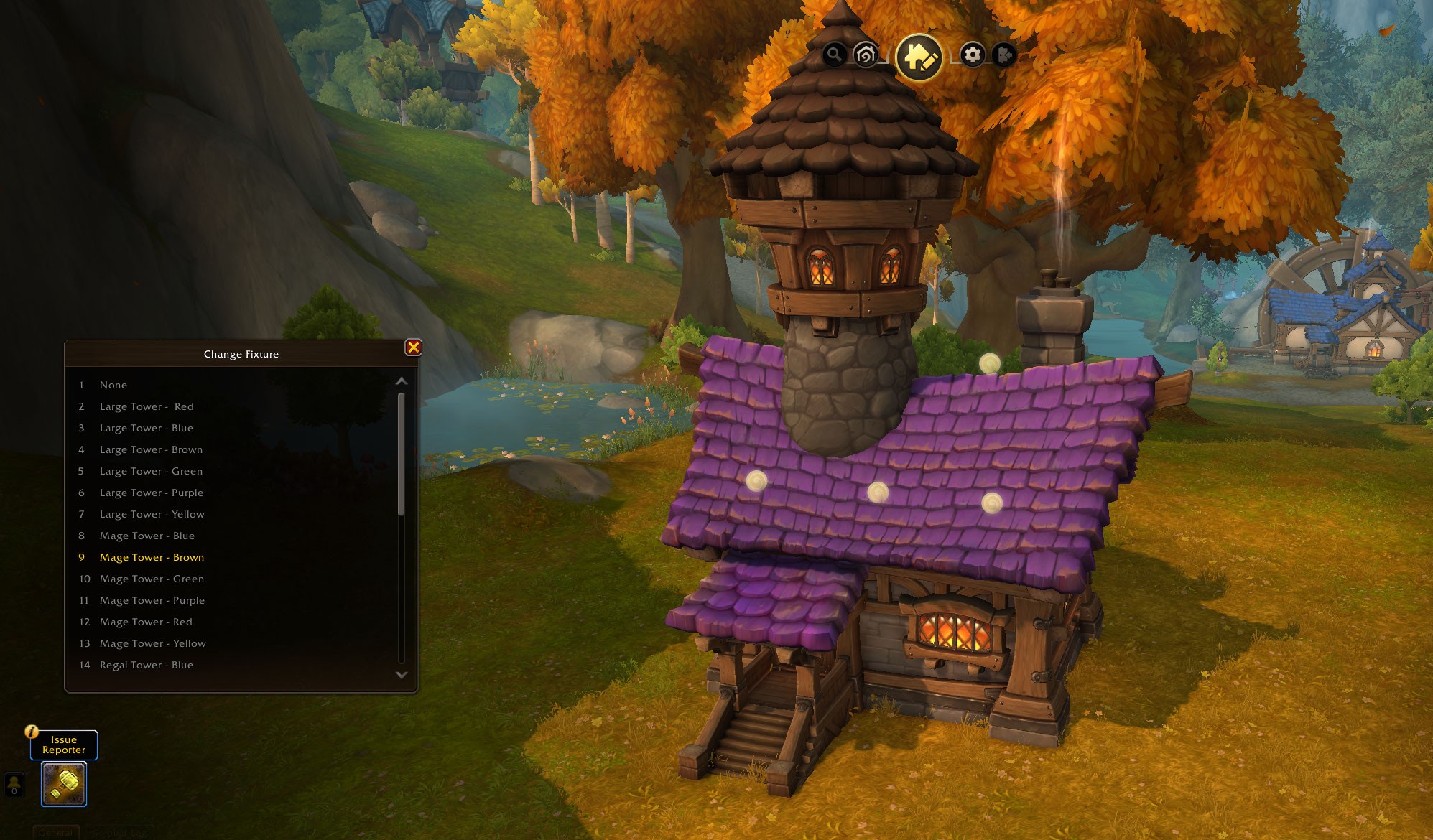The image size is (1433, 840).
Task: Select Mage Tower - Purple option
Action: pos(152,600)
